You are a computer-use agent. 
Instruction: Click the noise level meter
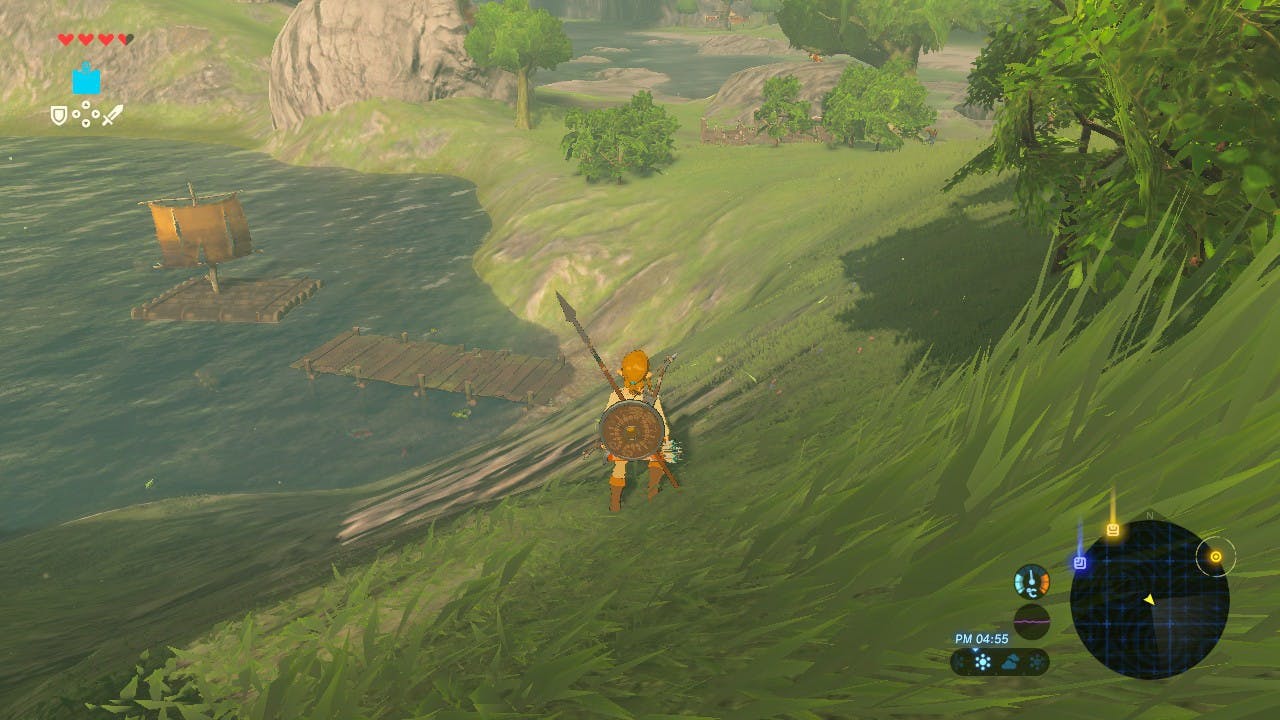pos(1031,620)
